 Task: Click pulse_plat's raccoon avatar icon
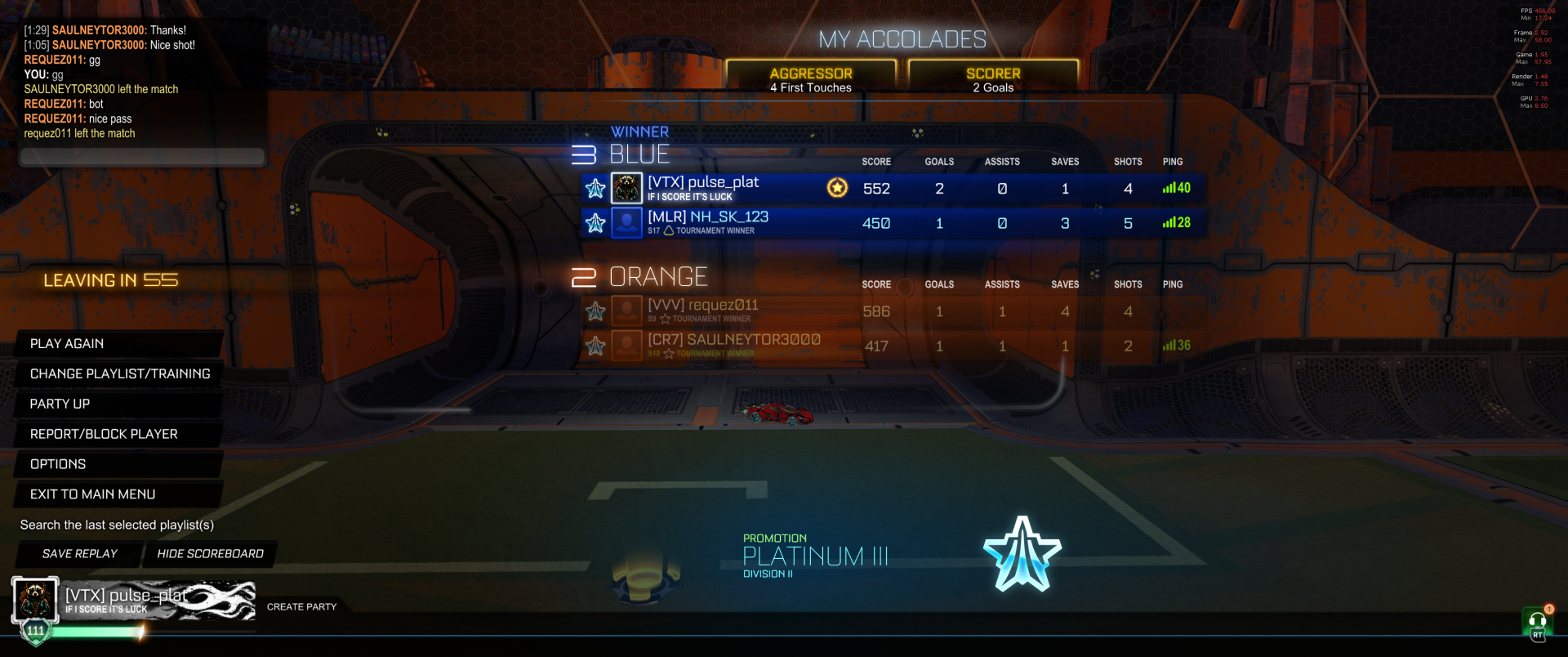(x=626, y=188)
